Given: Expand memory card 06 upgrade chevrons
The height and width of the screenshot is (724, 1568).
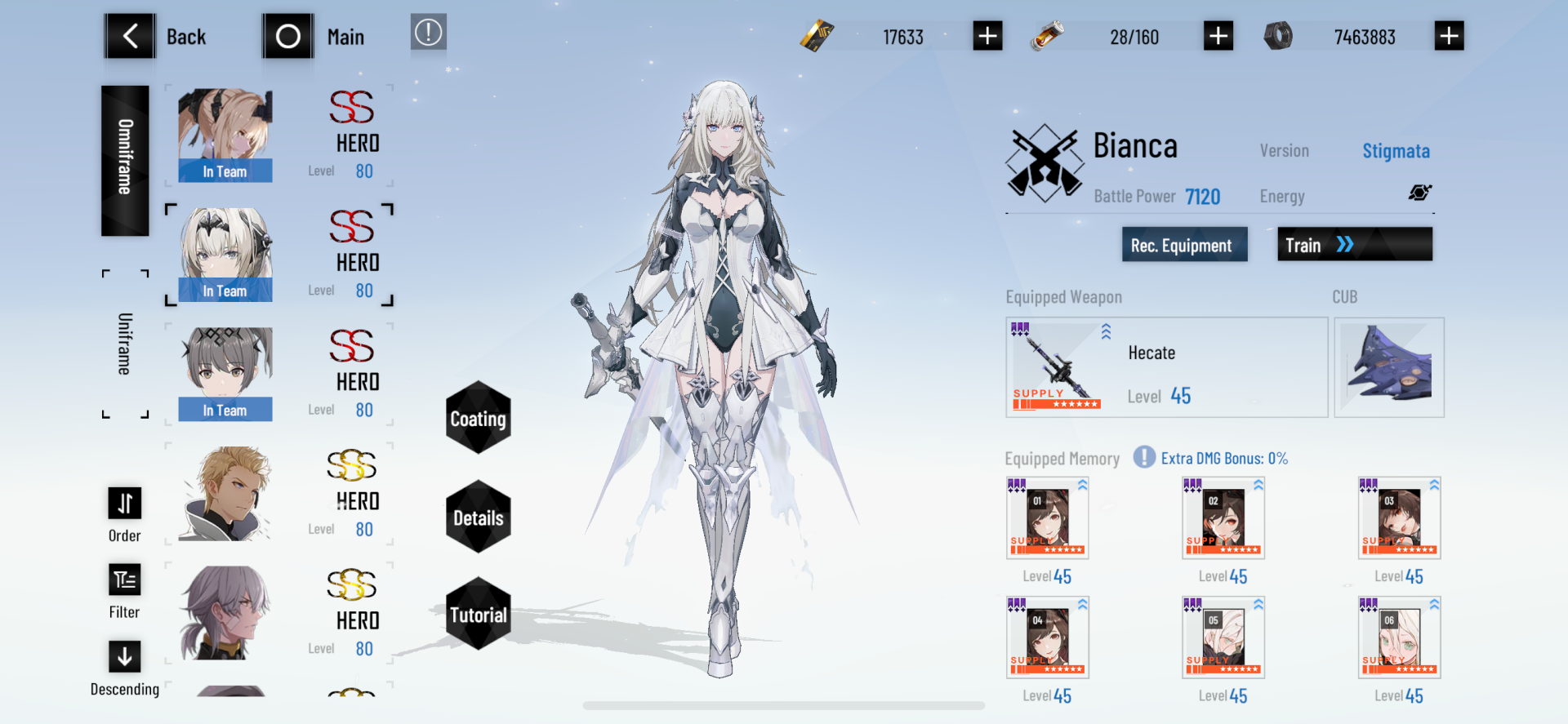Looking at the screenshot, I should [x=1433, y=602].
